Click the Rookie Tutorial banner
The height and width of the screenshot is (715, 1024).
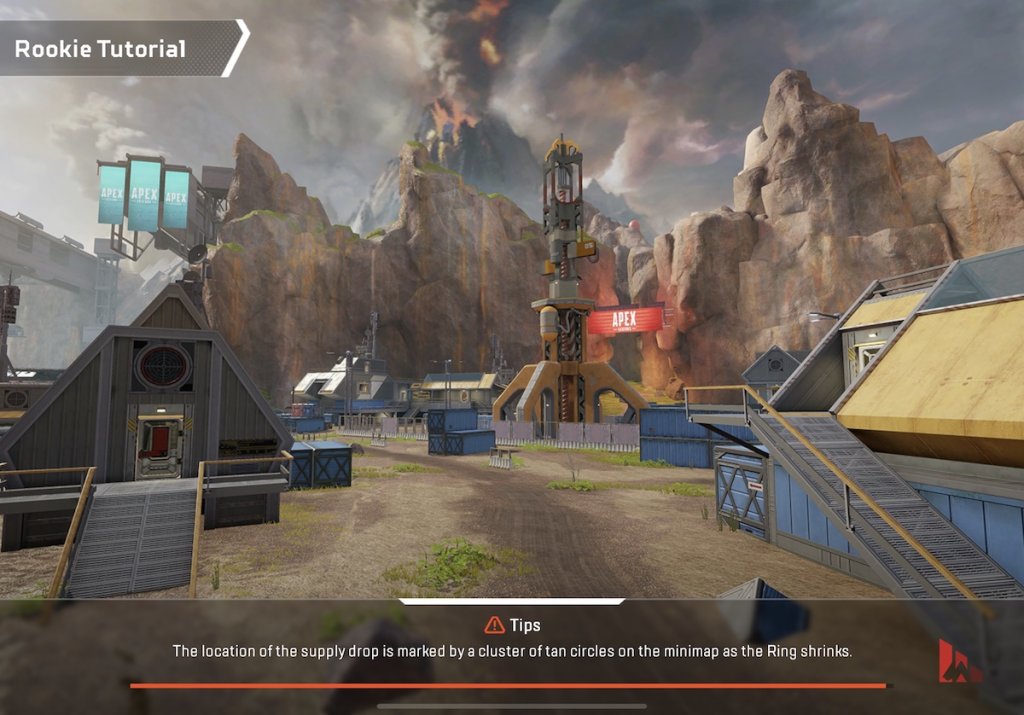point(115,48)
